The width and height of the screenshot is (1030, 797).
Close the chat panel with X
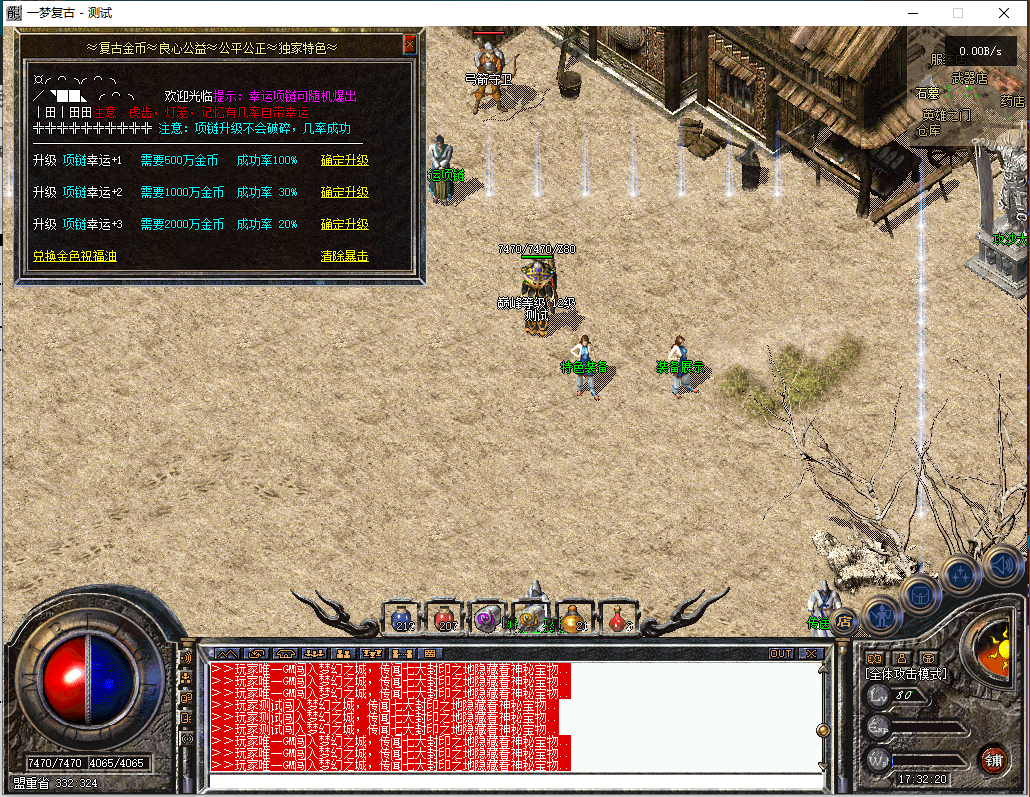tap(810, 653)
